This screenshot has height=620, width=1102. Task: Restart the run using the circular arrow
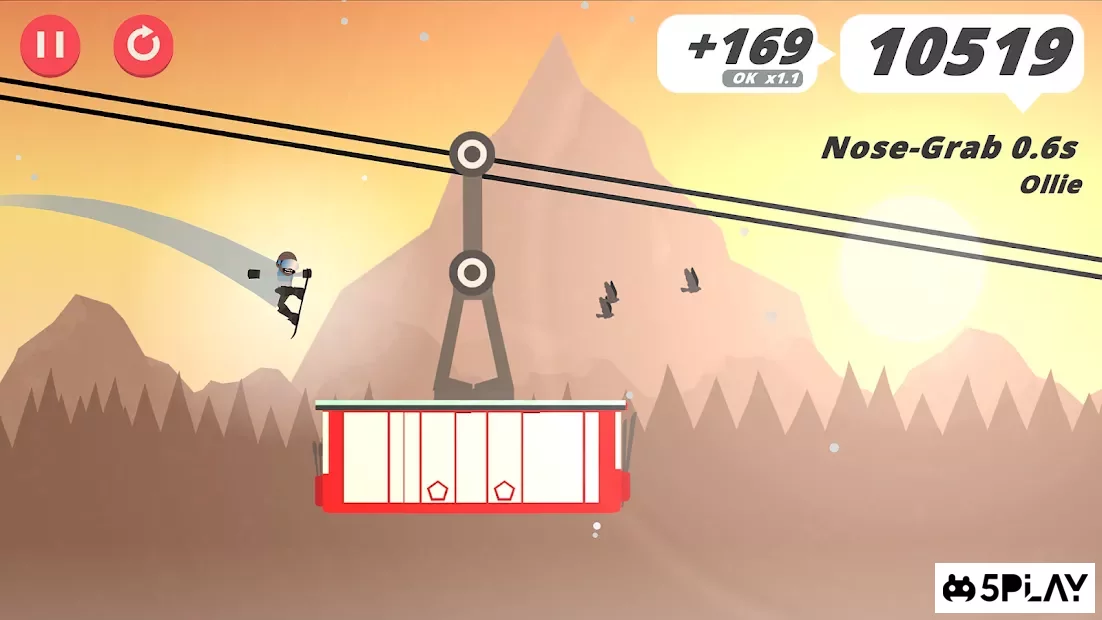pyautogui.click(x=143, y=46)
